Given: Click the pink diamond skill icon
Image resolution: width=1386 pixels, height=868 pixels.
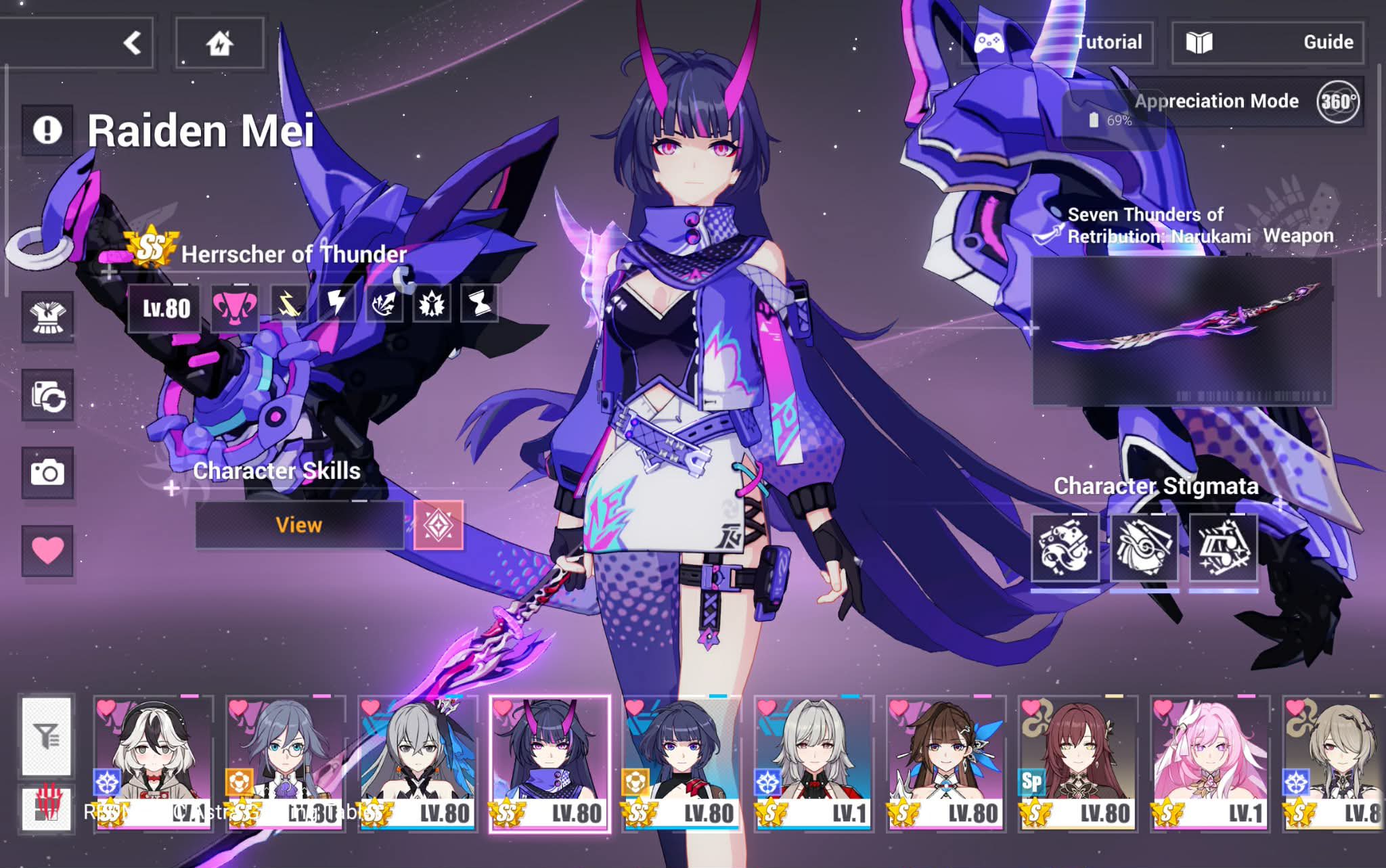Looking at the screenshot, I should coord(439,525).
